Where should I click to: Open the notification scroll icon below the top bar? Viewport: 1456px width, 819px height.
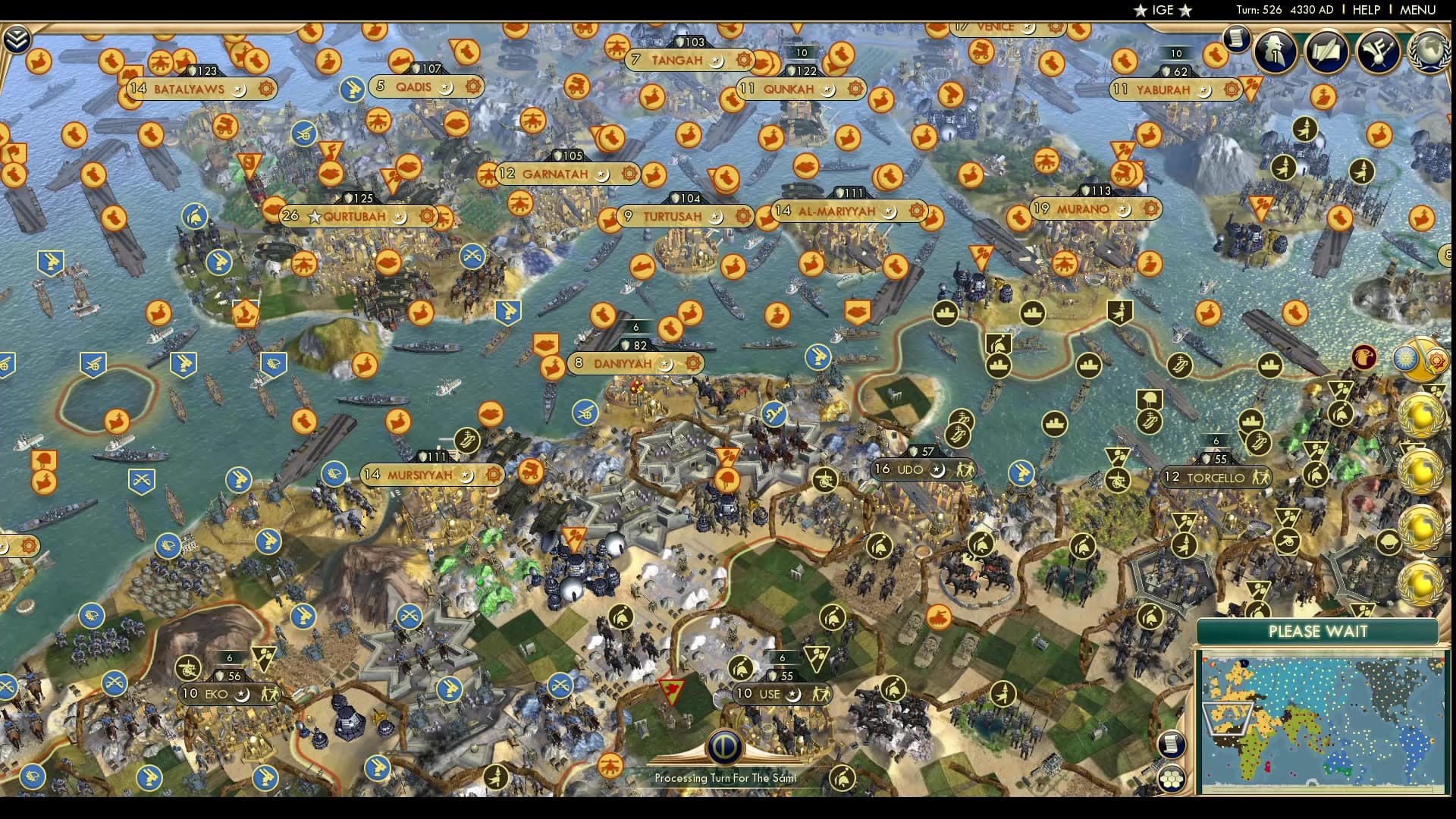coord(1237,39)
